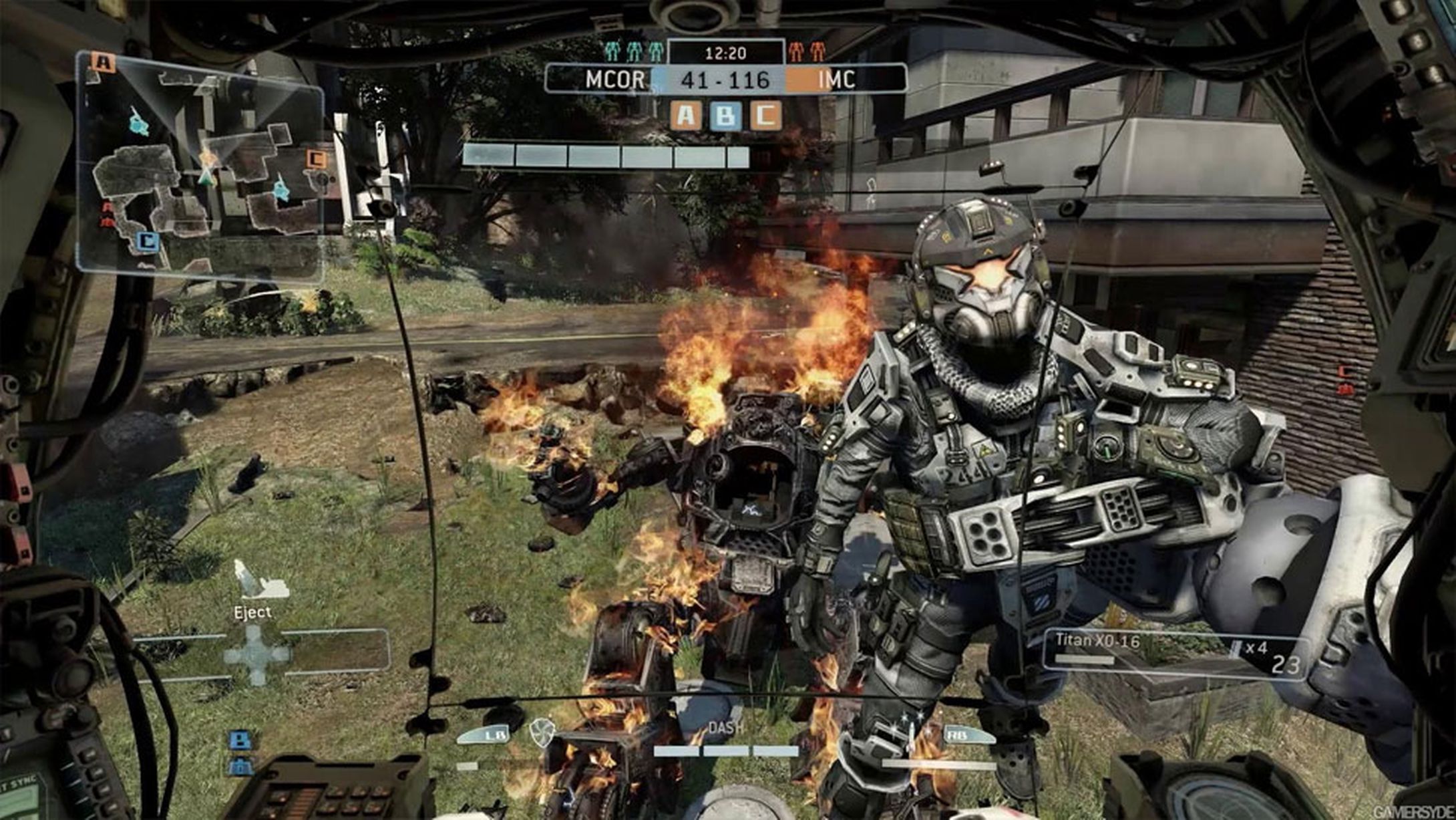Viewport: 1456px width, 820px height.
Task: Select the teal MCOR pilot icon
Action: click(634, 52)
